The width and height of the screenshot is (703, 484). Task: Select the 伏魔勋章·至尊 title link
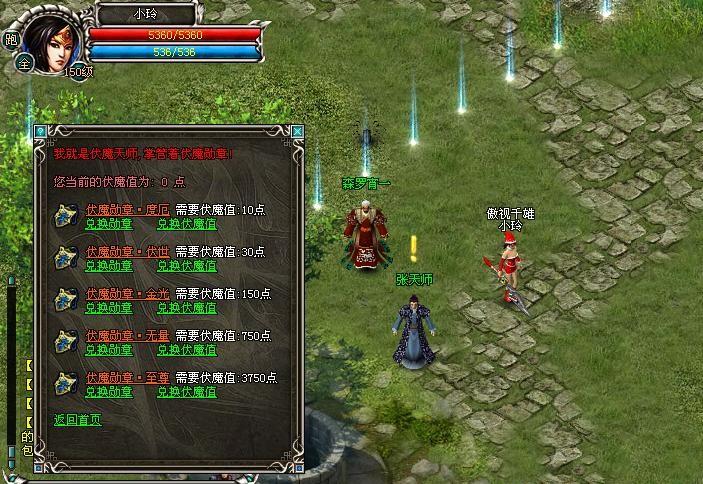(x=127, y=378)
